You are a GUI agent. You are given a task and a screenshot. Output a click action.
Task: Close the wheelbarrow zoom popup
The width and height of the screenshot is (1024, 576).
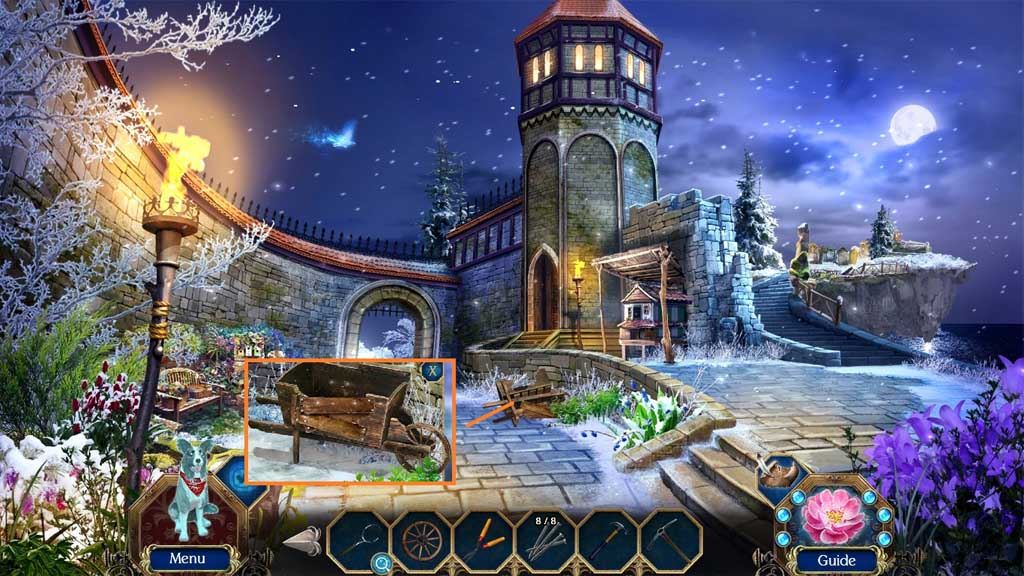point(433,372)
